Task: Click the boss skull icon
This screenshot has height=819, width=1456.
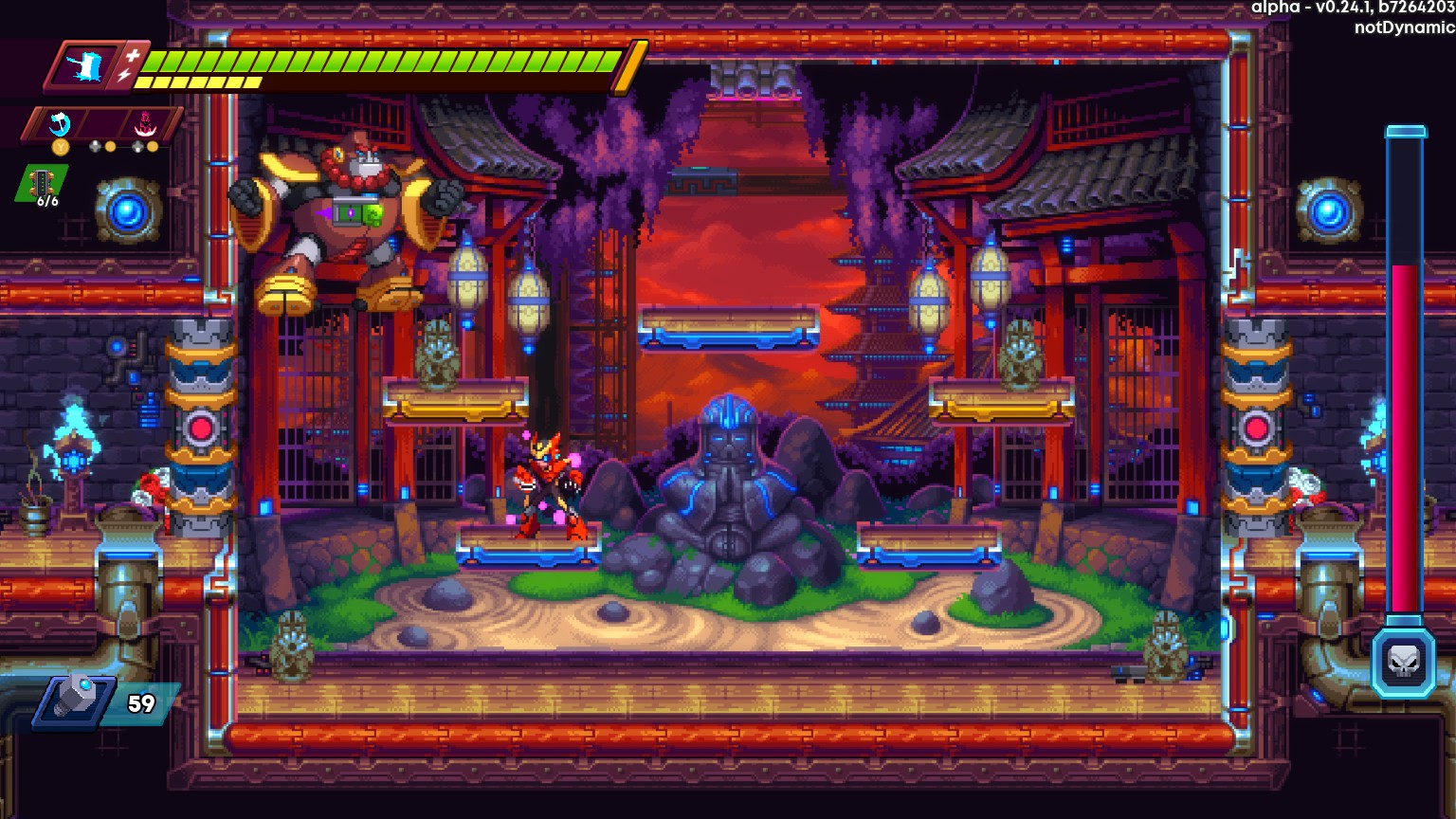Action: 1403,663
